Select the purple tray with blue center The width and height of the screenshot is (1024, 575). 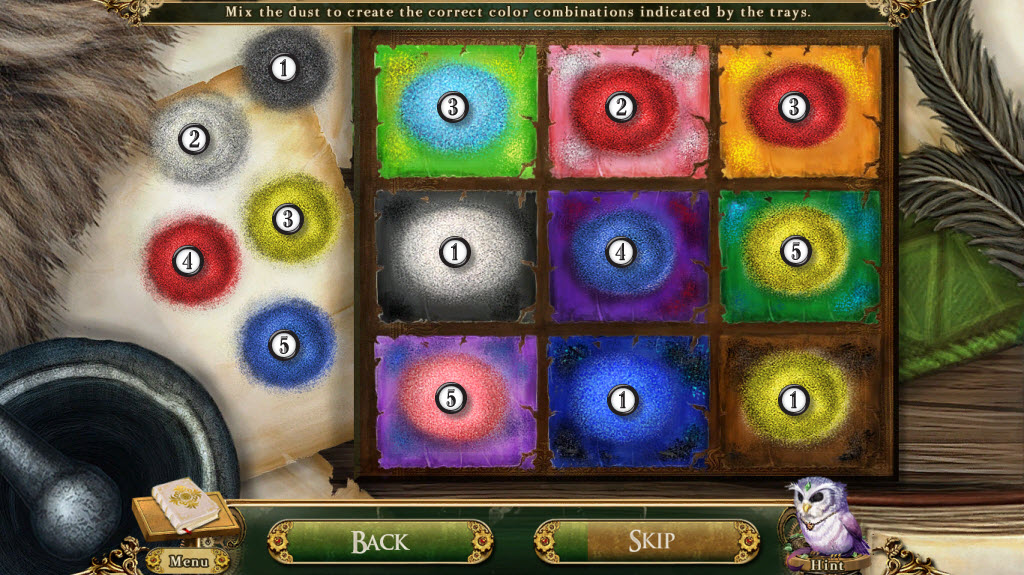(622, 253)
